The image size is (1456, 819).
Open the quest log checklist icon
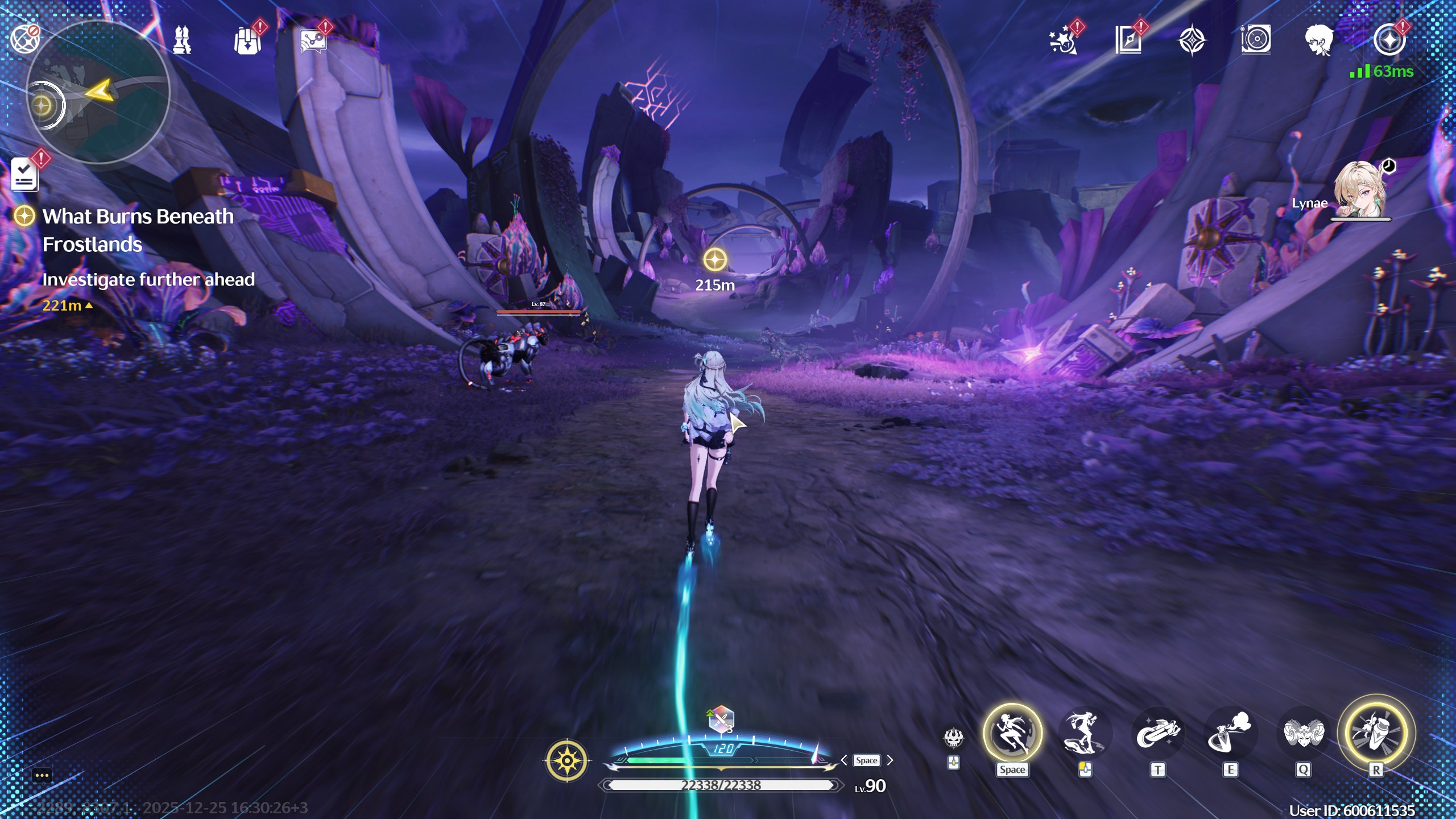tap(24, 175)
